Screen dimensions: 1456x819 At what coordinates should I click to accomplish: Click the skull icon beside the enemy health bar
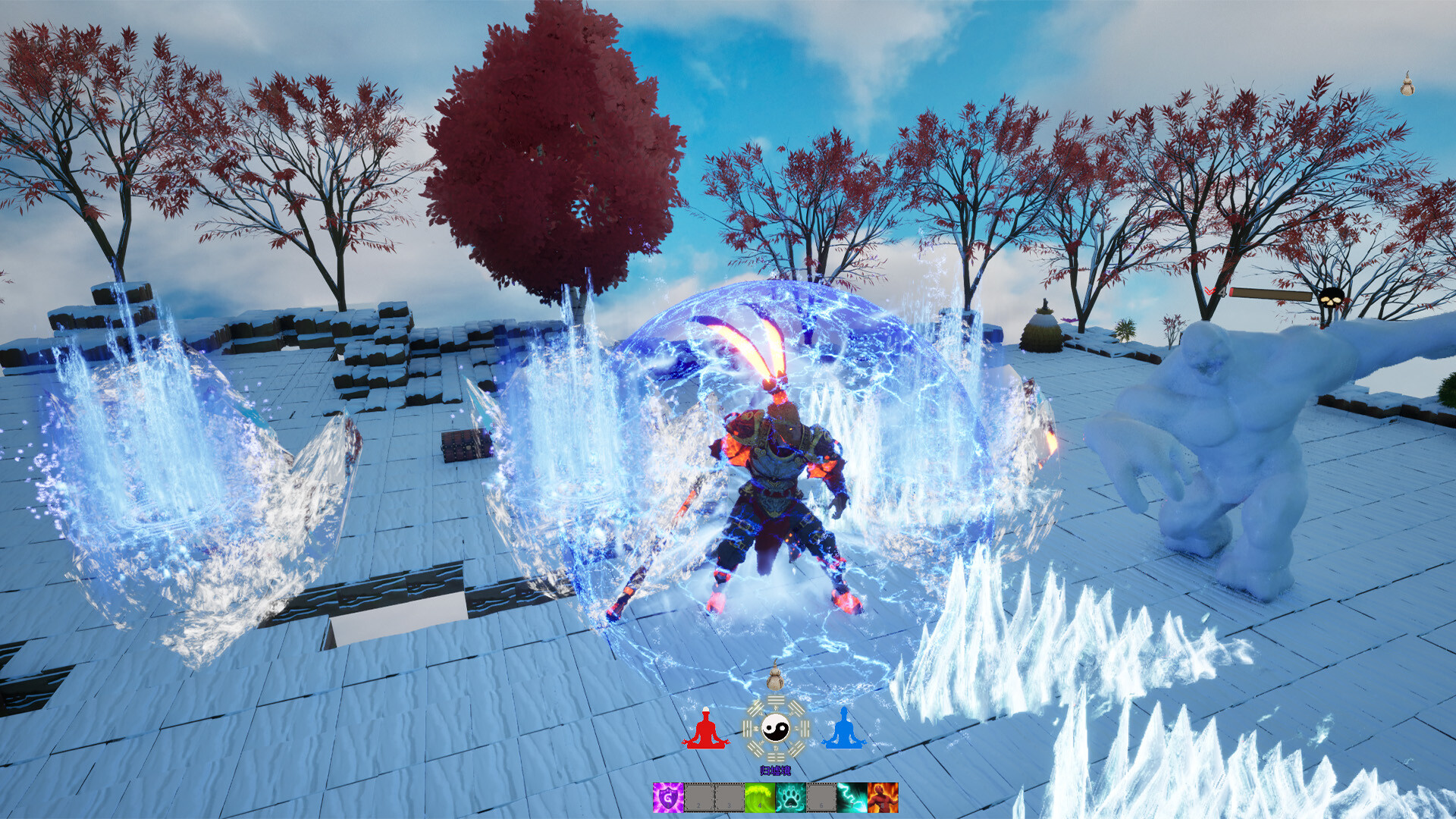click(1330, 298)
